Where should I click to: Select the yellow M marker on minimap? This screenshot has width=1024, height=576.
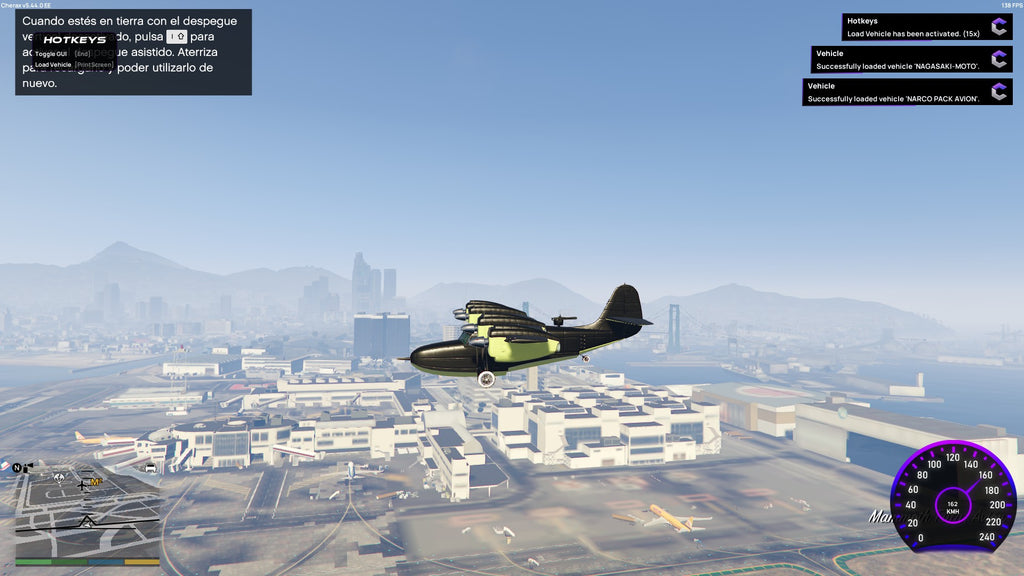point(96,482)
